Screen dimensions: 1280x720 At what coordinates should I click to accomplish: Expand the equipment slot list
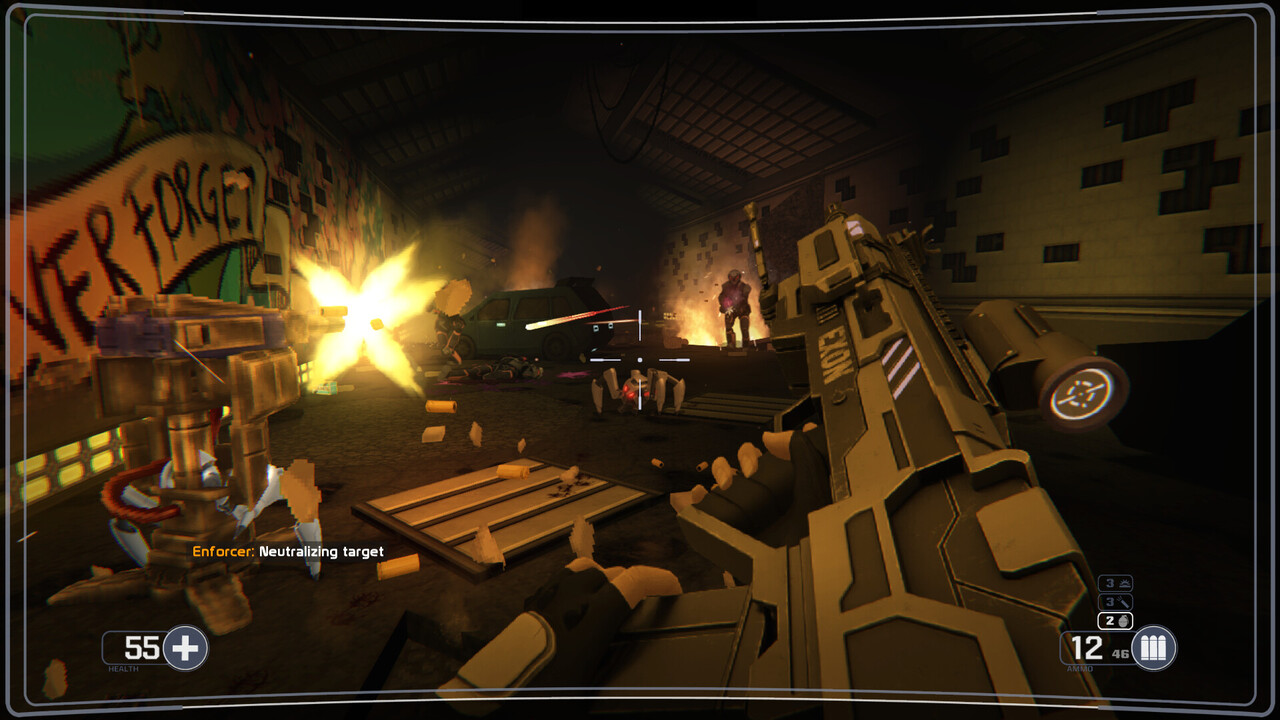(x=1115, y=602)
